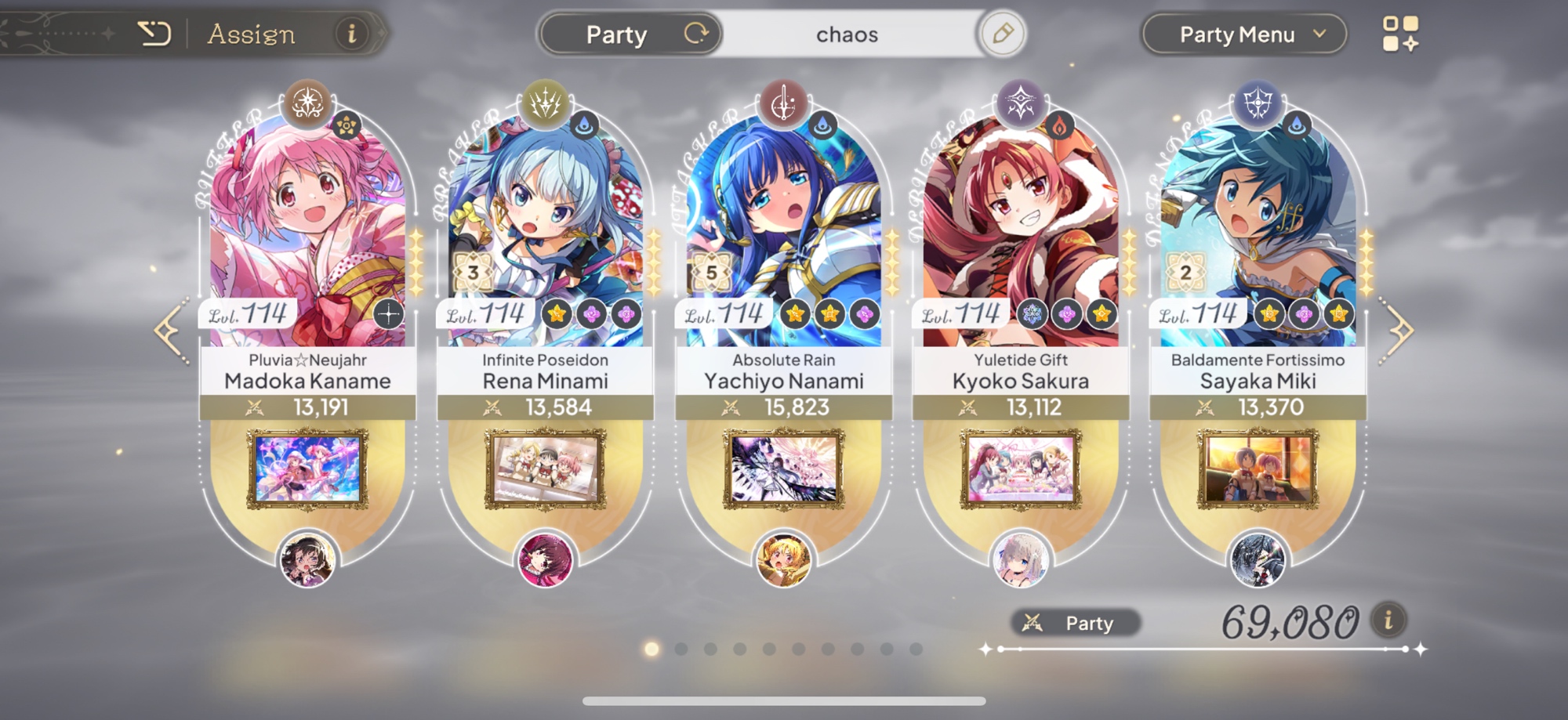Image resolution: width=1568 pixels, height=720 pixels.
Task: Select Sayaka Miki's character card
Action: (x=1258, y=227)
